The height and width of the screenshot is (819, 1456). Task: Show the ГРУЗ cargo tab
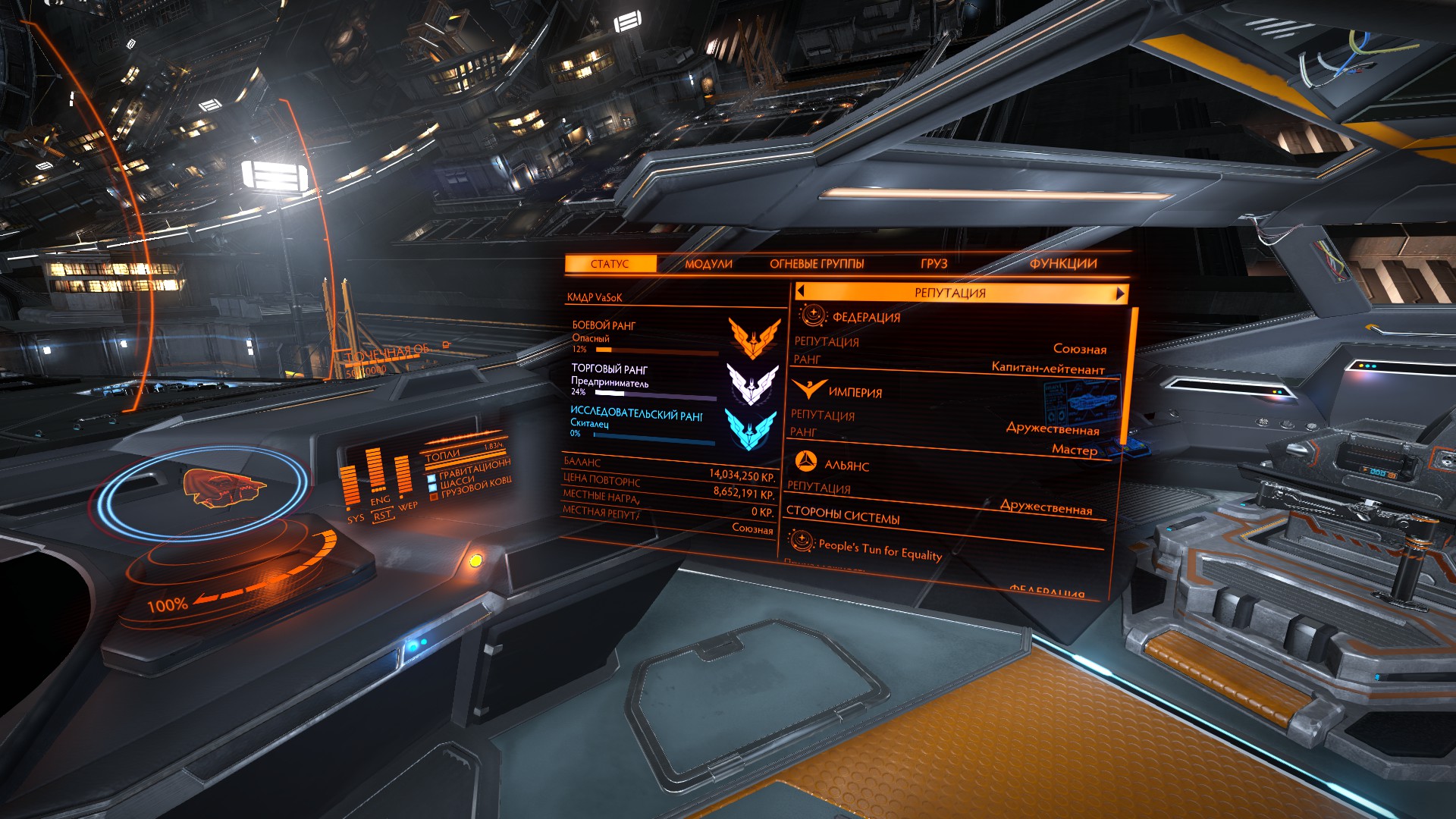pyautogui.click(x=934, y=263)
